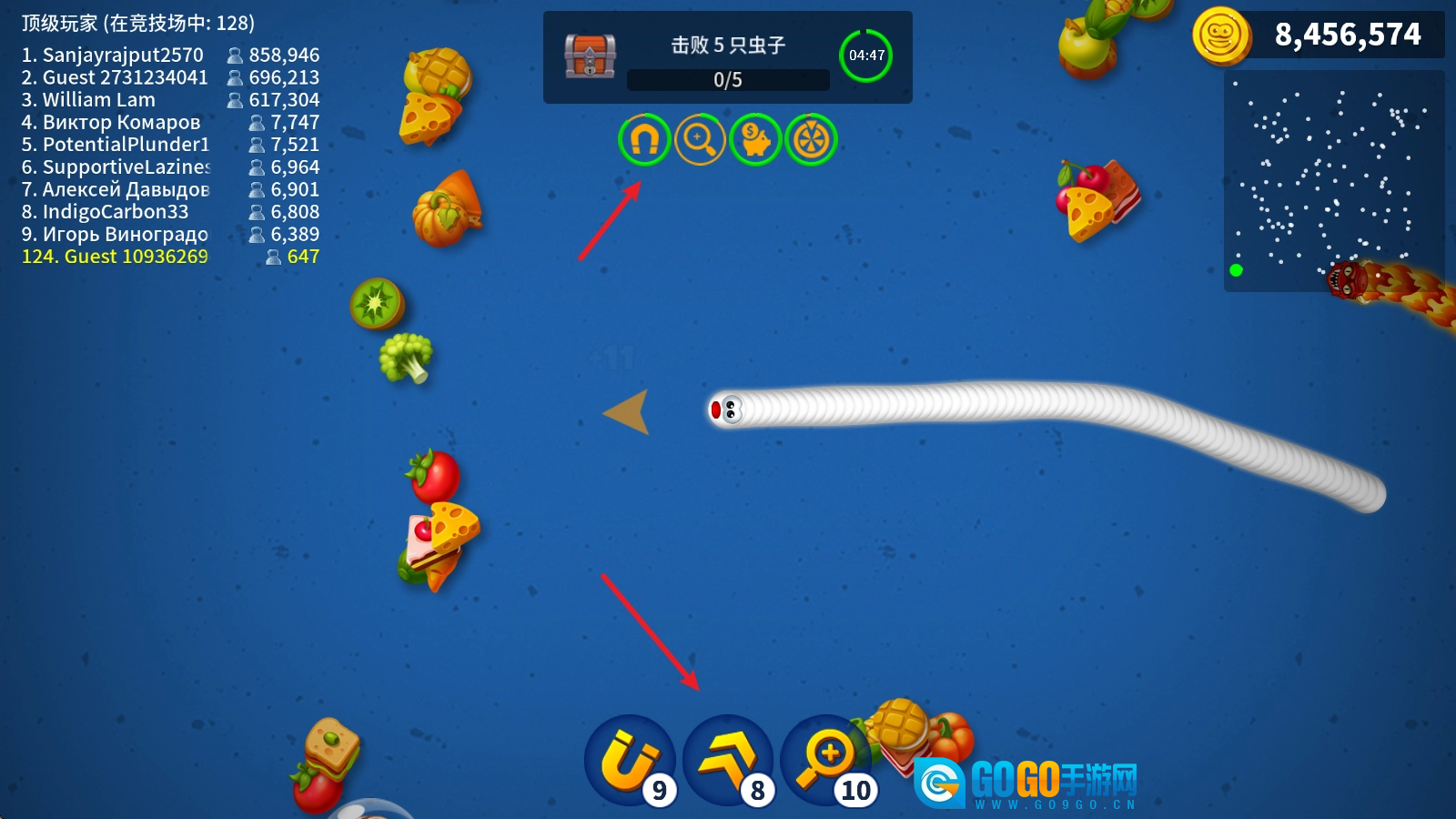Open the GOGO watermark logo
This screenshot has width=1456, height=819.
coord(1026,783)
